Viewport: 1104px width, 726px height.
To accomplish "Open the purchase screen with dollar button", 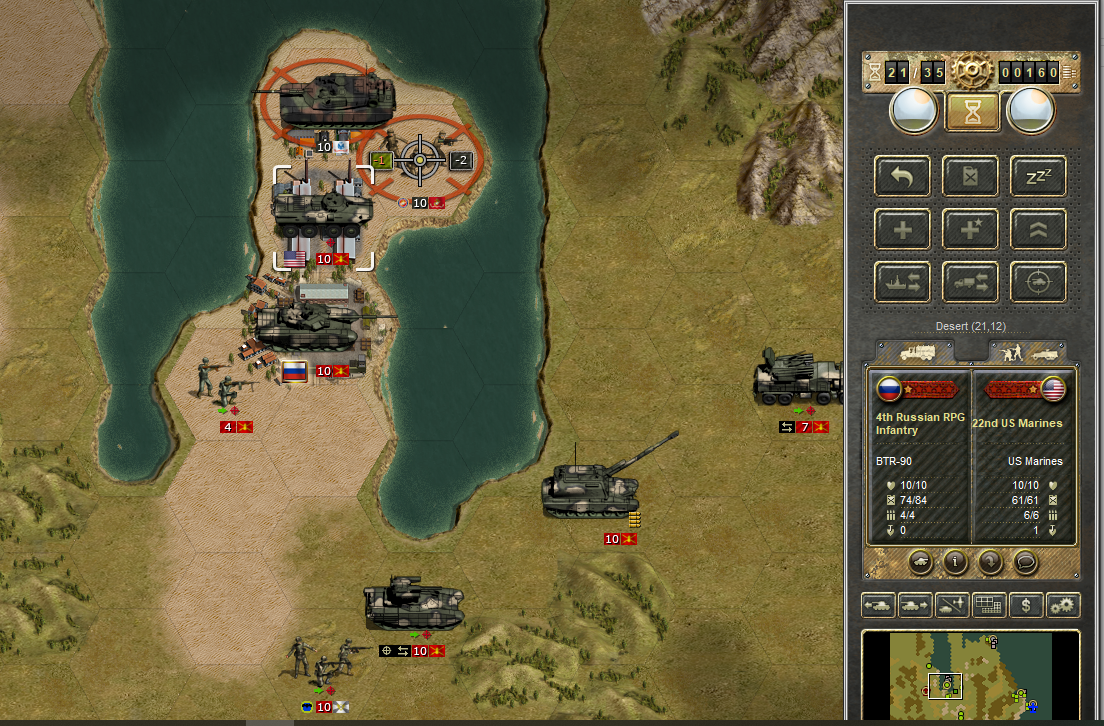I will tap(1024, 605).
